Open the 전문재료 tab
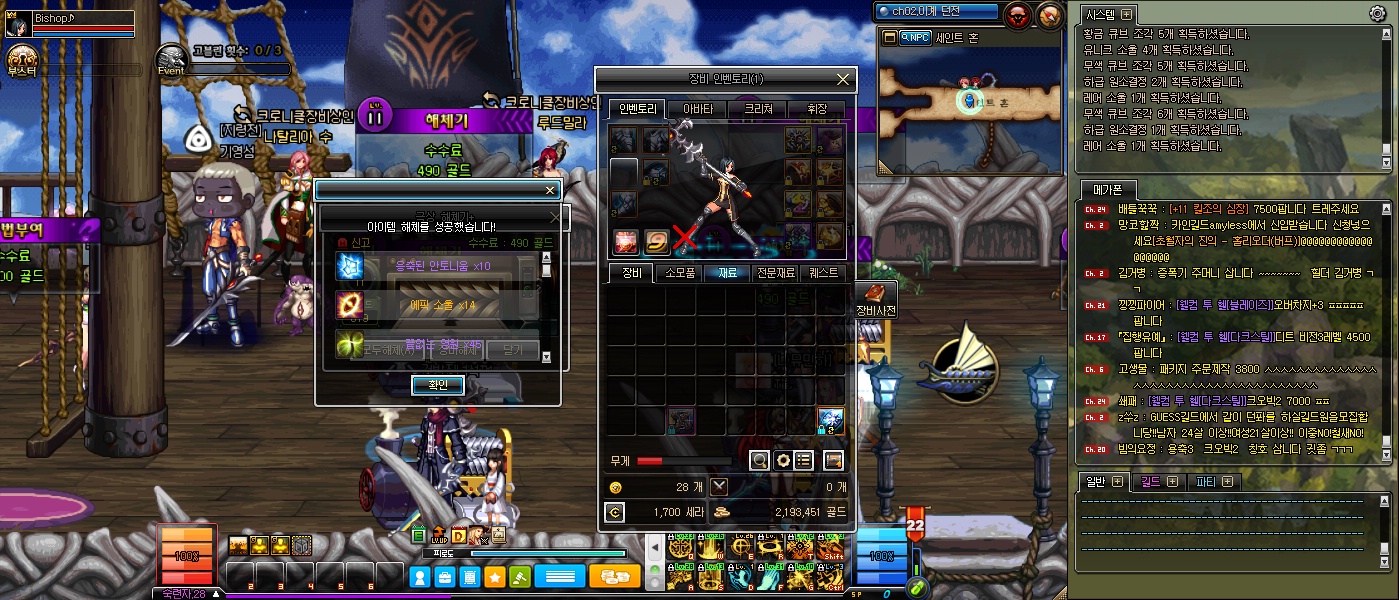 click(776, 272)
